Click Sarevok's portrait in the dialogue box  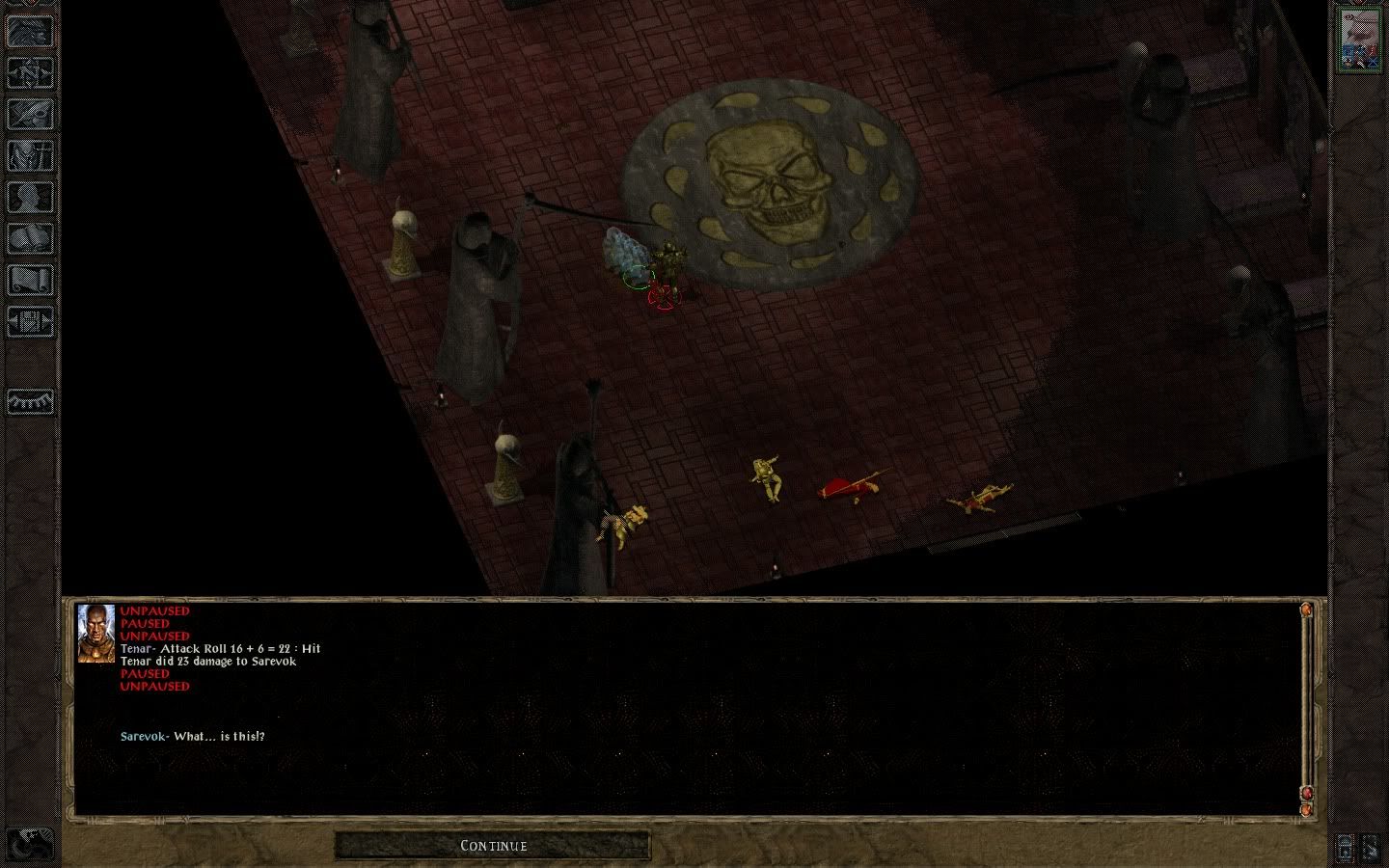[x=95, y=633]
